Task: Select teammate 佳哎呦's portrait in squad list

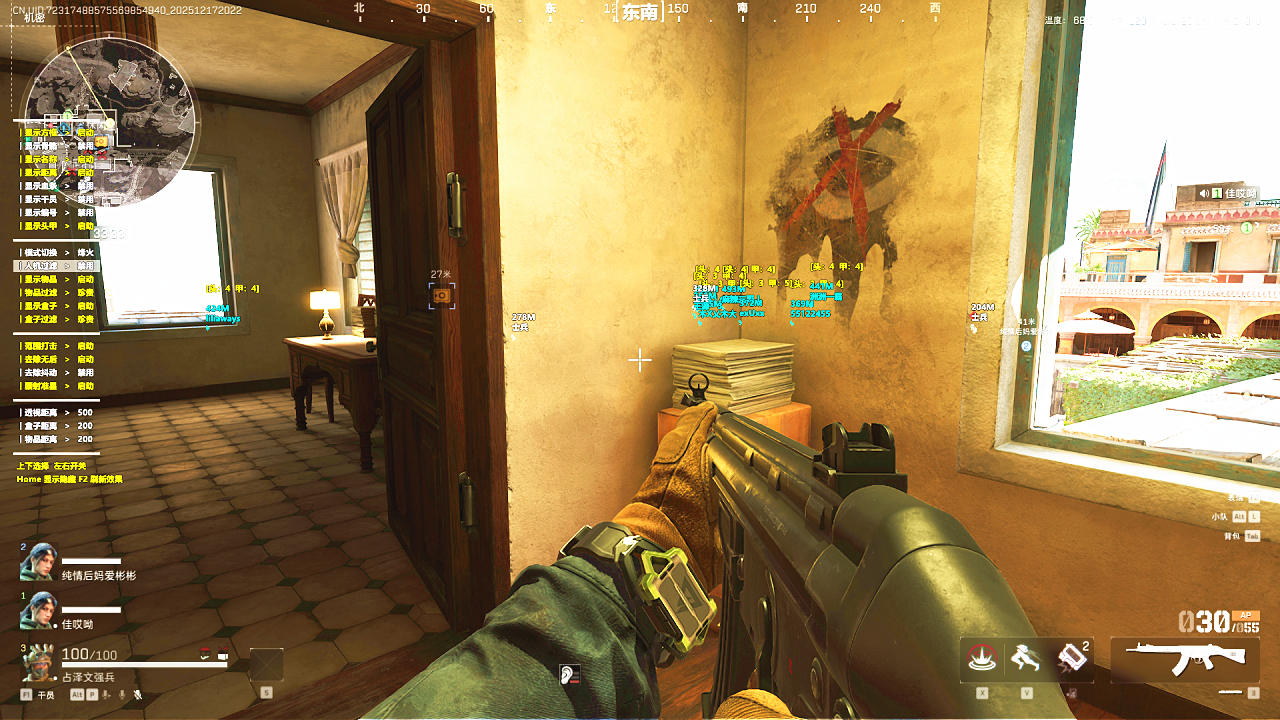Action: pyautogui.click(x=38, y=610)
